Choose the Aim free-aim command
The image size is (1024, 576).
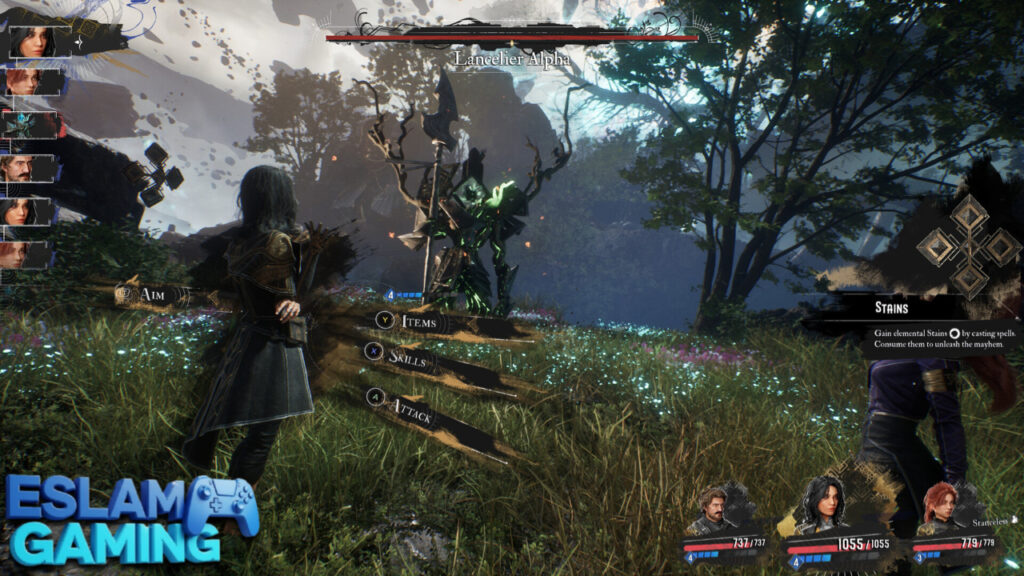pos(154,293)
